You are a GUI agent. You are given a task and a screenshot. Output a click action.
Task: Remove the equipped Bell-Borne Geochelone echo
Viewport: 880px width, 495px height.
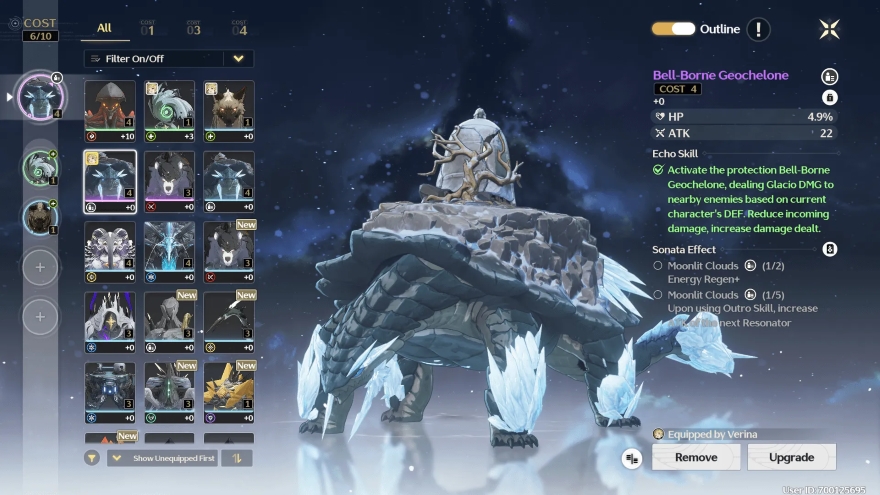[x=696, y=457]
